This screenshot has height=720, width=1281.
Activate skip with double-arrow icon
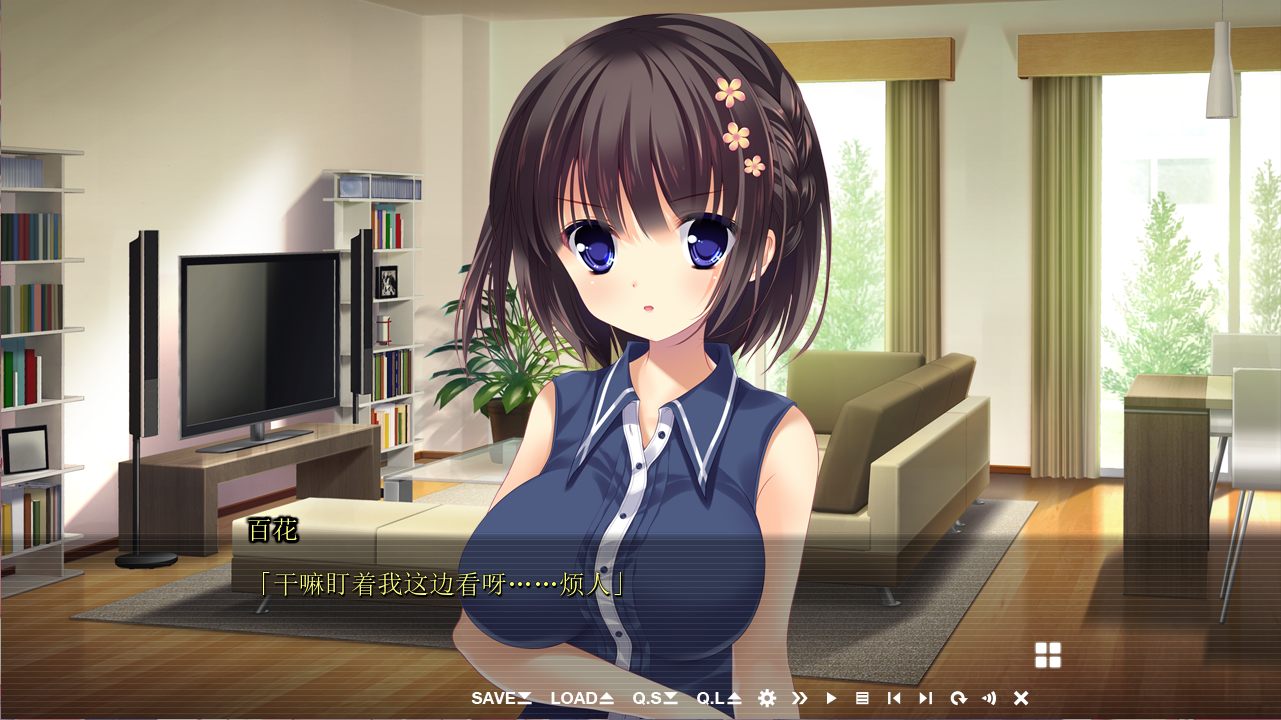[x=799, y=698]
